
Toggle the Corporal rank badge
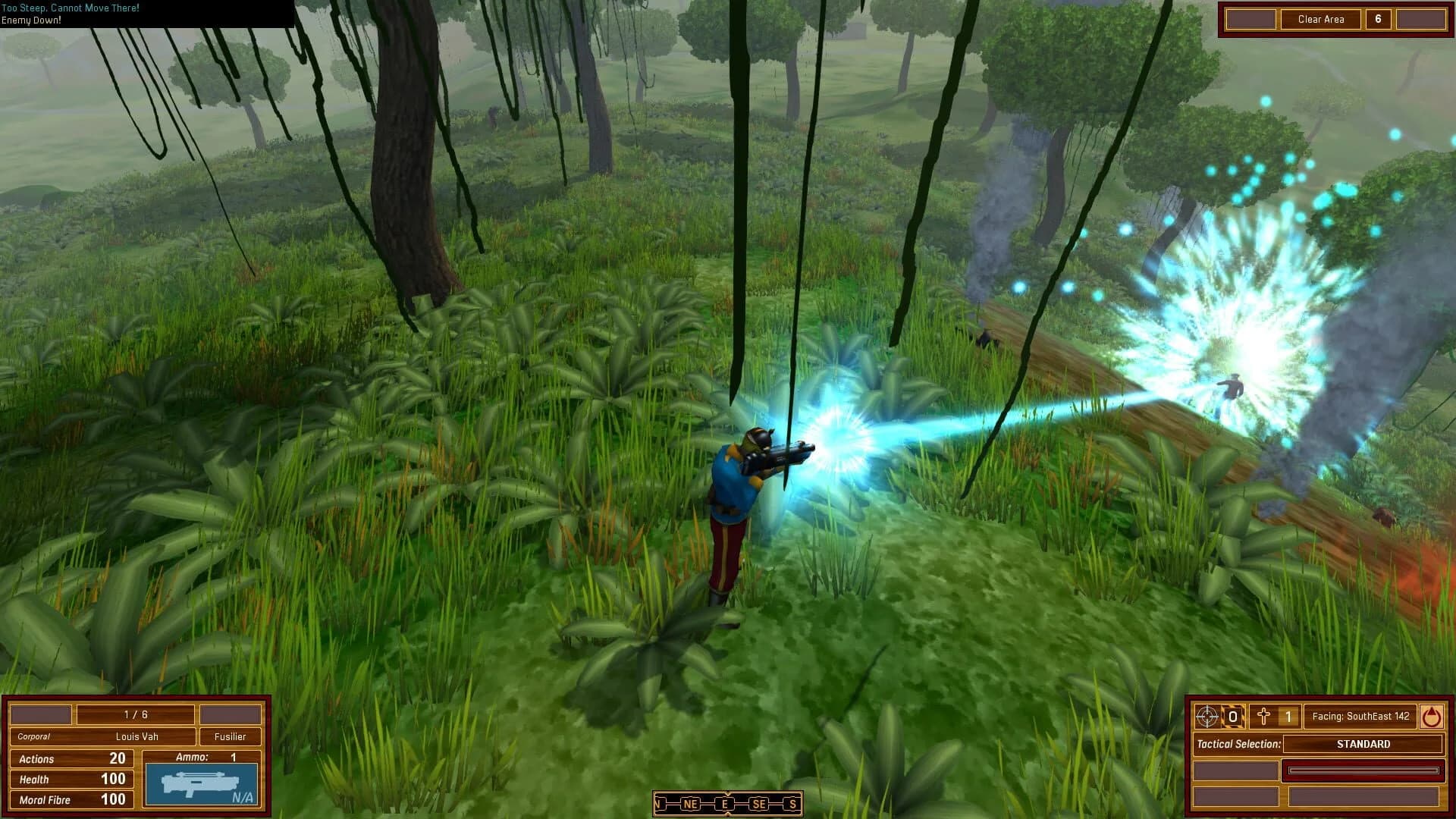tap(35, 736)
